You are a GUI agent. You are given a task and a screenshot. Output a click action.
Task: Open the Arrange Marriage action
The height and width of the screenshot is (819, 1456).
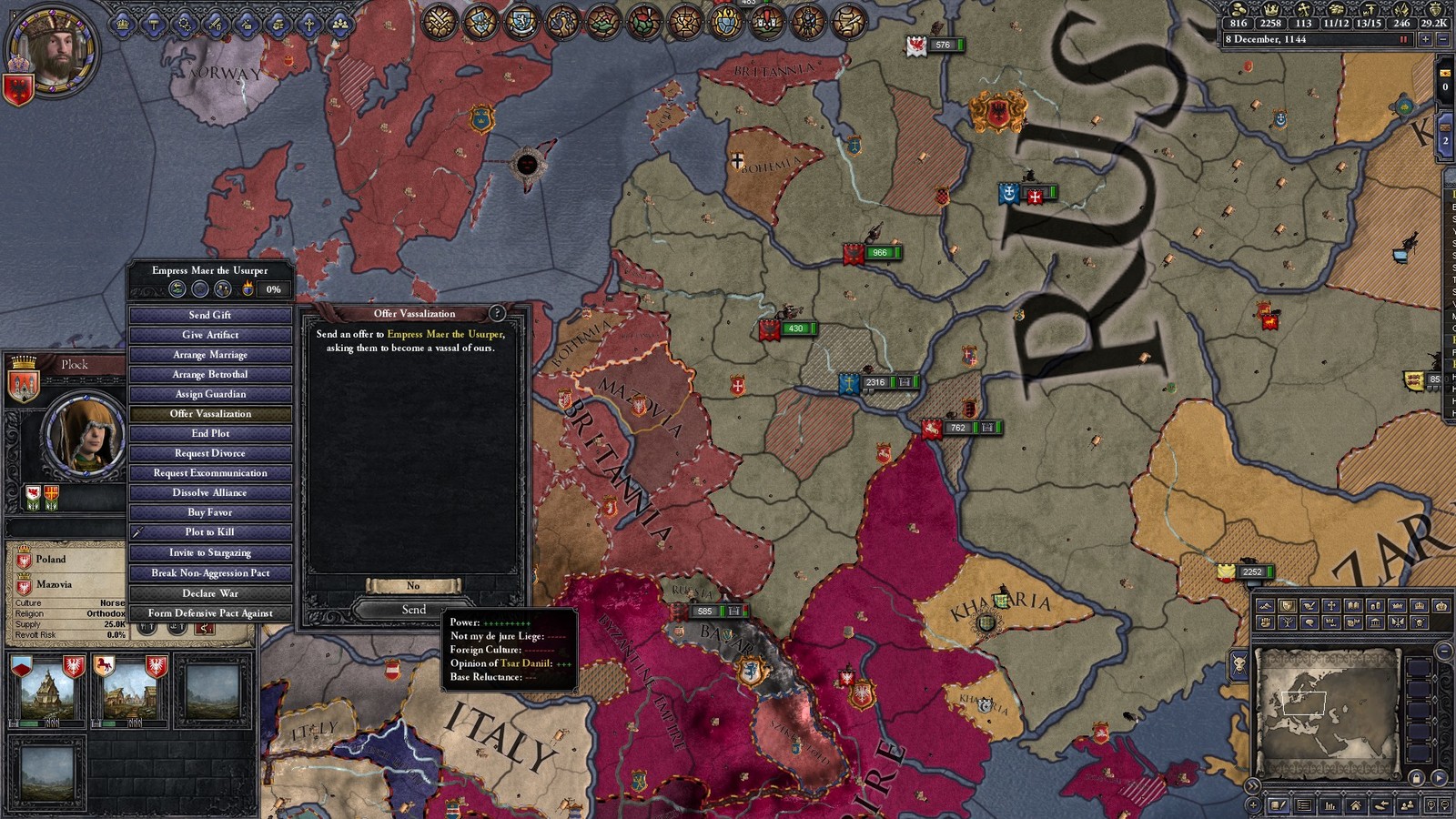(x=210, y=355)
